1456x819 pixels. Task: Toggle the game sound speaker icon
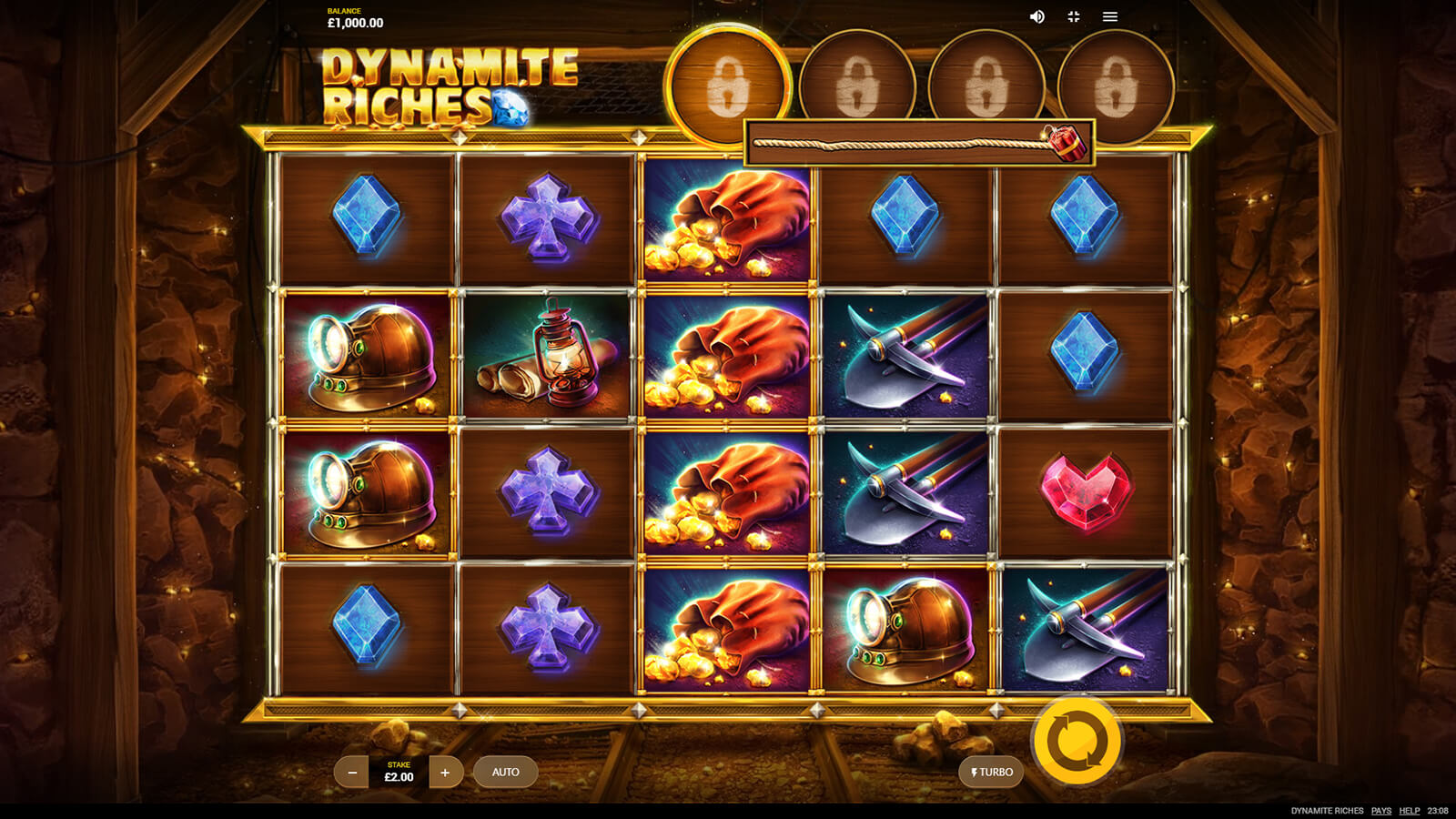pos(1036,17)
